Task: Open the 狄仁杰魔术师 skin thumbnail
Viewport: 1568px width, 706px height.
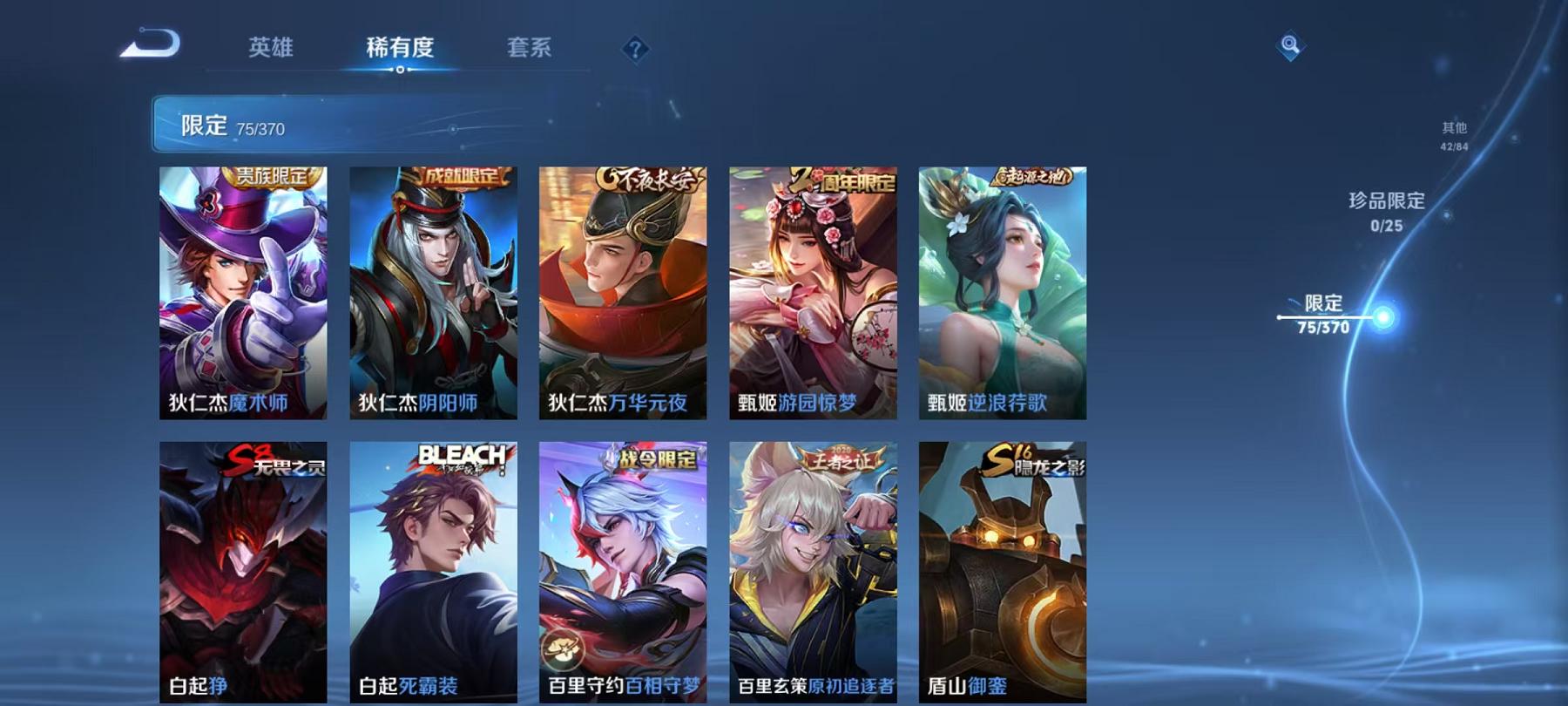Action: 242,292
